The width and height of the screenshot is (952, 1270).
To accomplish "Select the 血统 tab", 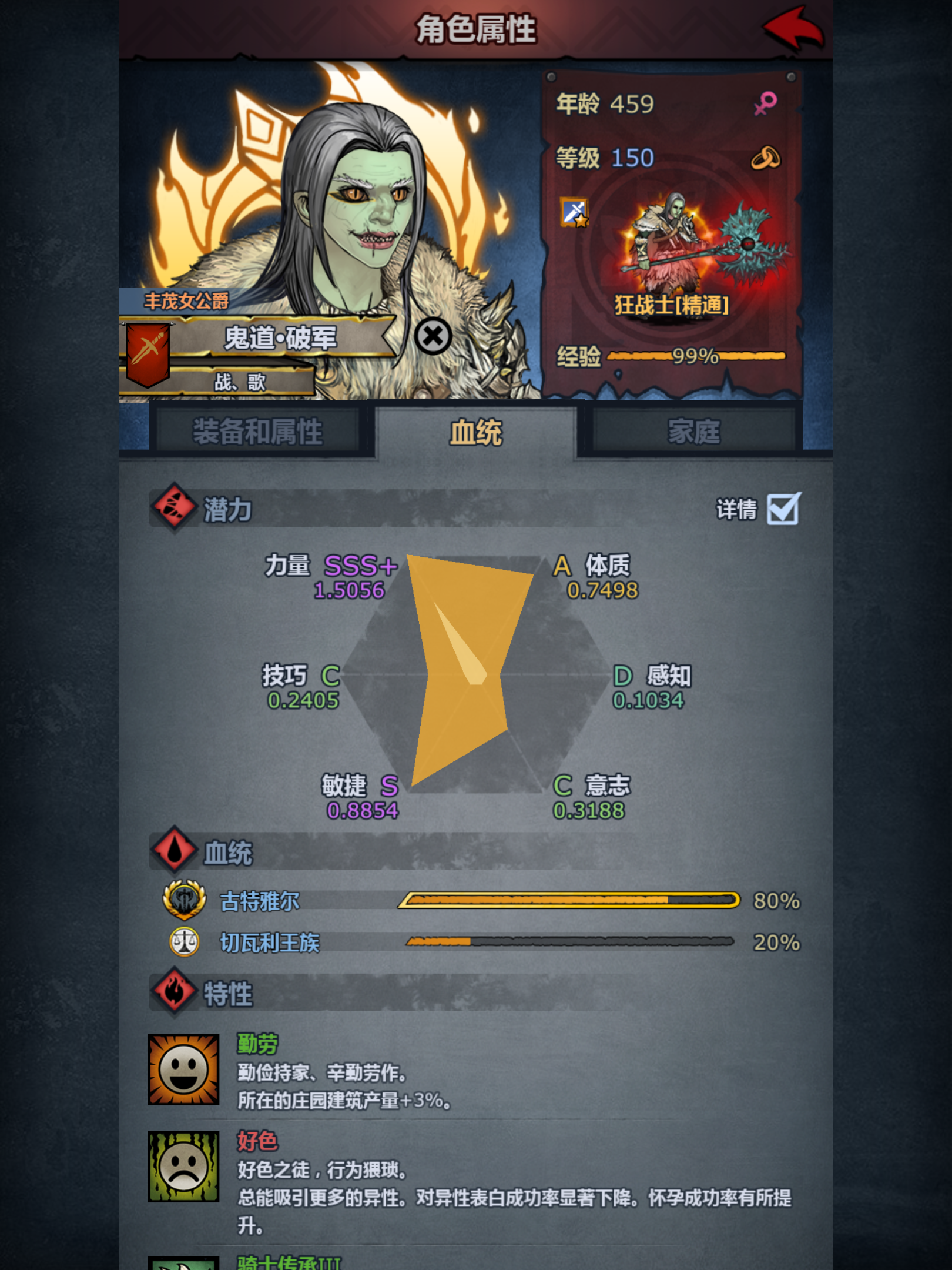I will pos(474,430).
